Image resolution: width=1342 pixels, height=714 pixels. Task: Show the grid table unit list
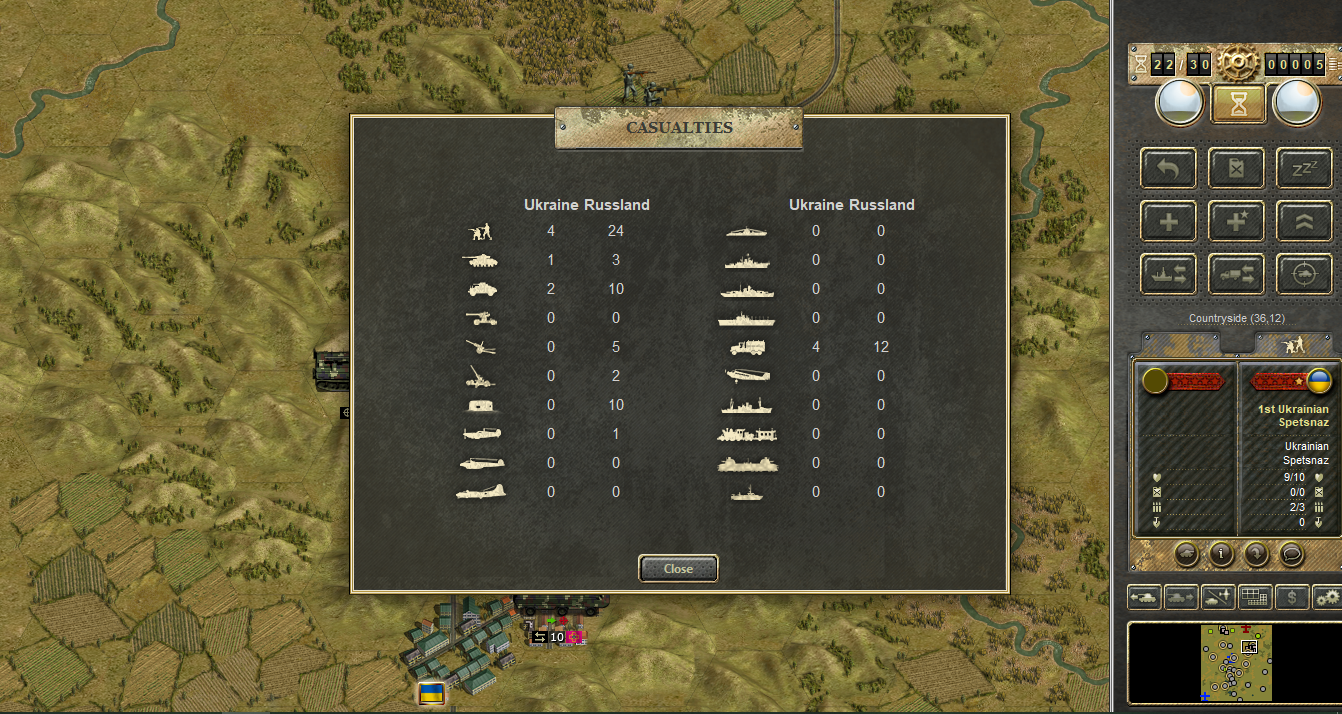click(x=1255, y=597)
